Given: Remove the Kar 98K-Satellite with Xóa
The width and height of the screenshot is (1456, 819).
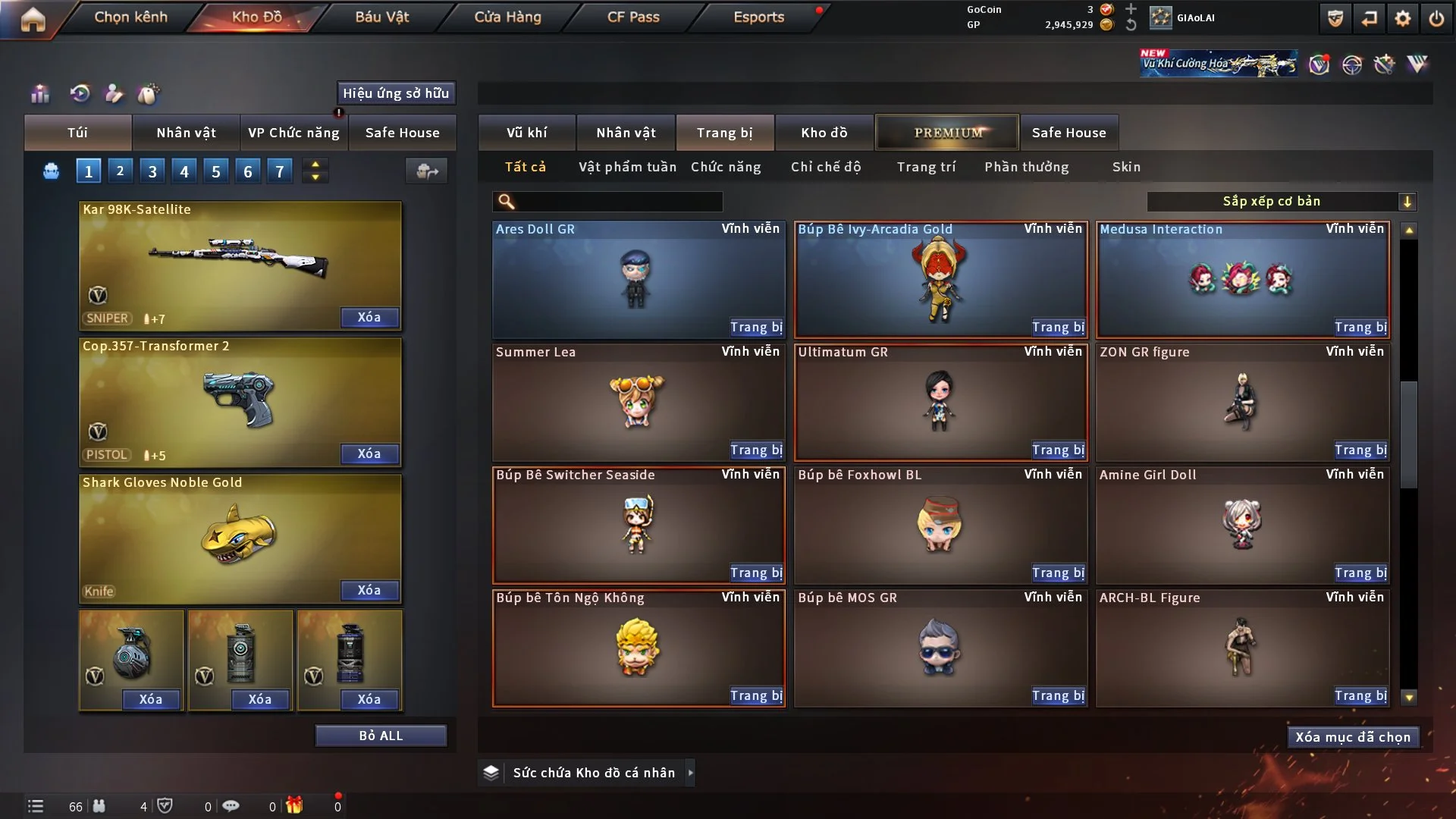Looking at the screenshot, I should [369, 317].
